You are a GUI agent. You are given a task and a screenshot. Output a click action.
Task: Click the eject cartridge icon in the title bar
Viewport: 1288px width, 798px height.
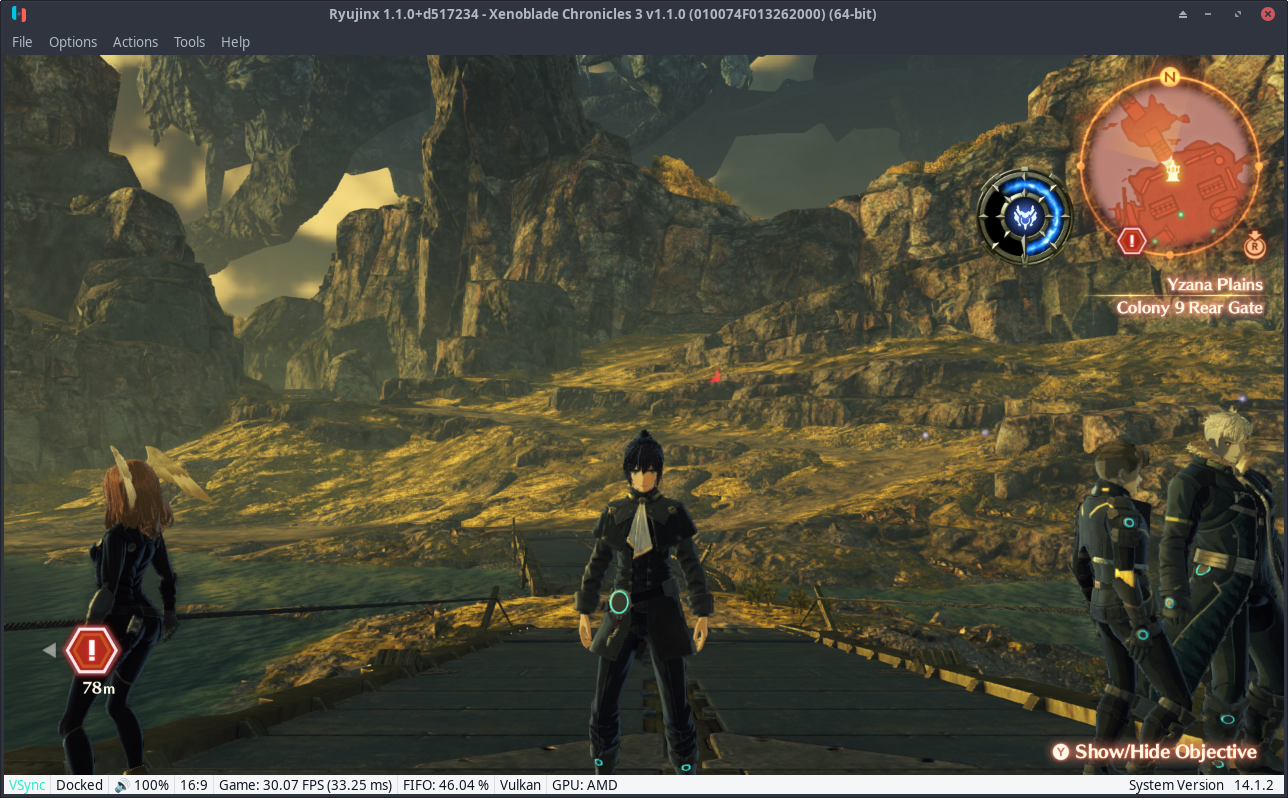click(1184, 14)
